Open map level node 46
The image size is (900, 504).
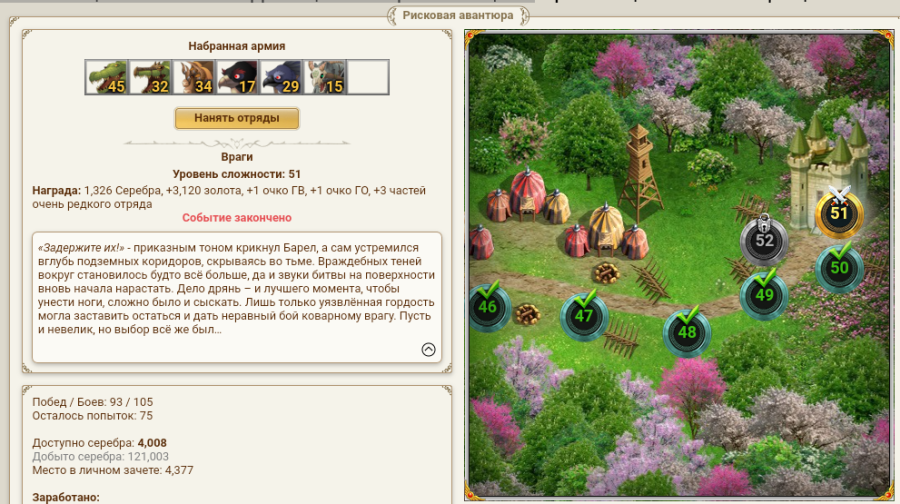point(488,307)
